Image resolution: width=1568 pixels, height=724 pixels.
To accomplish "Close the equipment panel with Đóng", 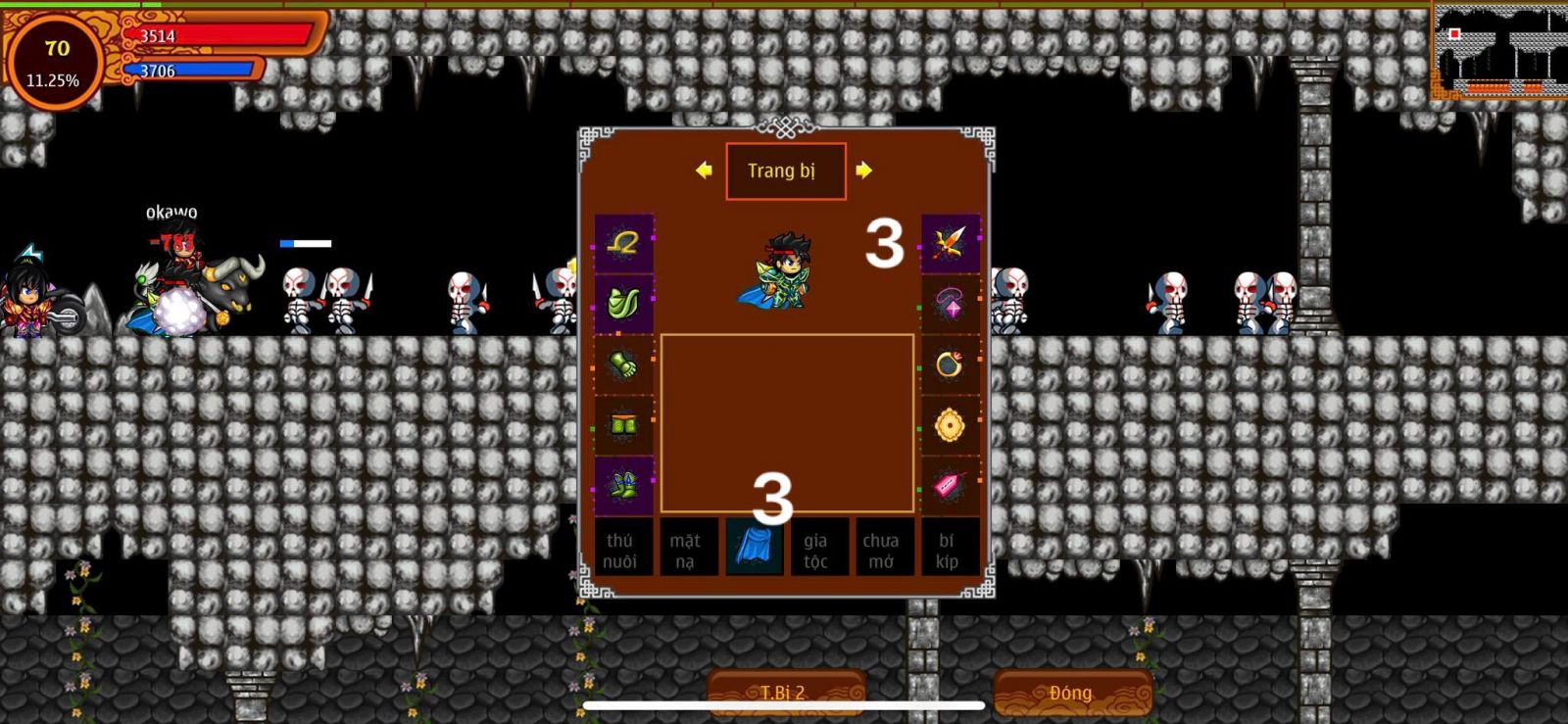I will [1071, 693].
